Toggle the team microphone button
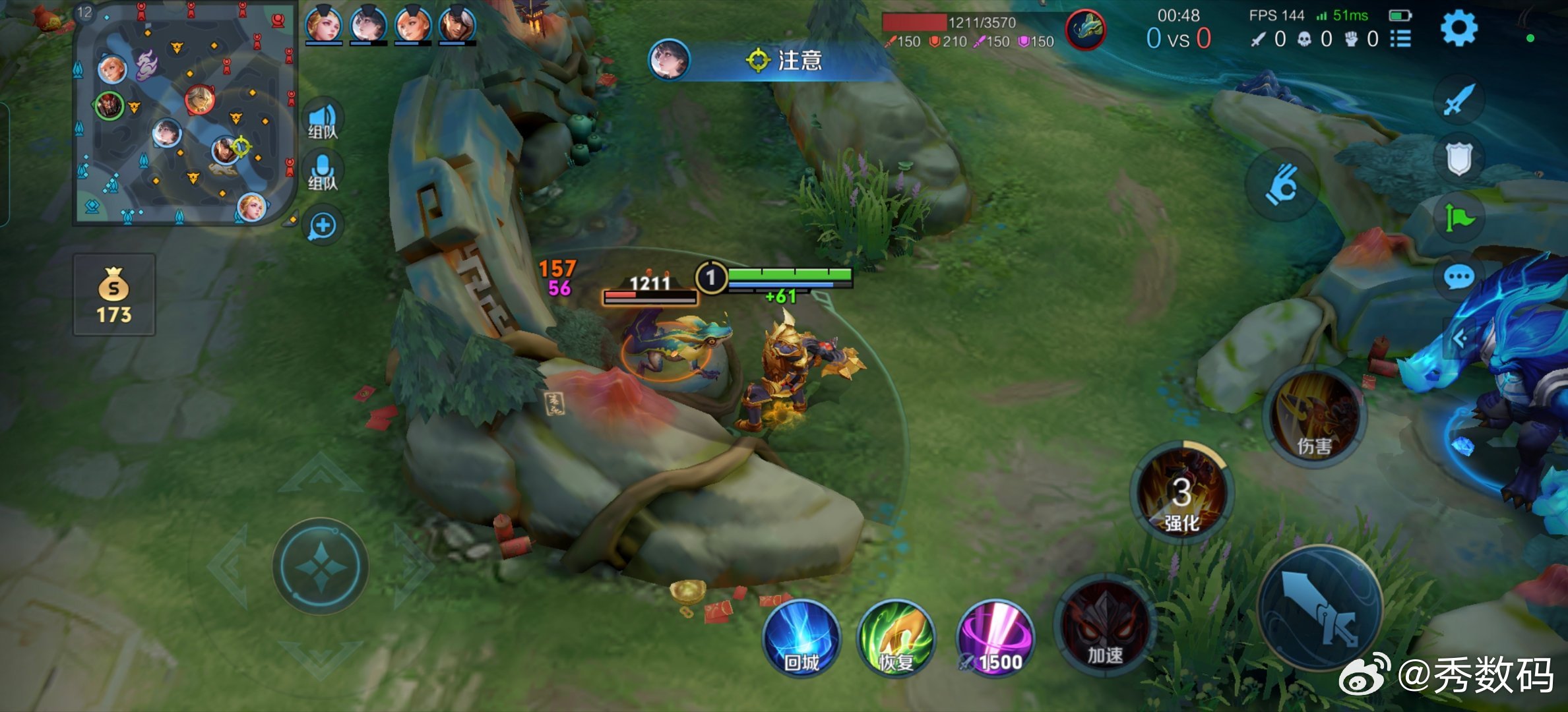 (x=323, y=171)
